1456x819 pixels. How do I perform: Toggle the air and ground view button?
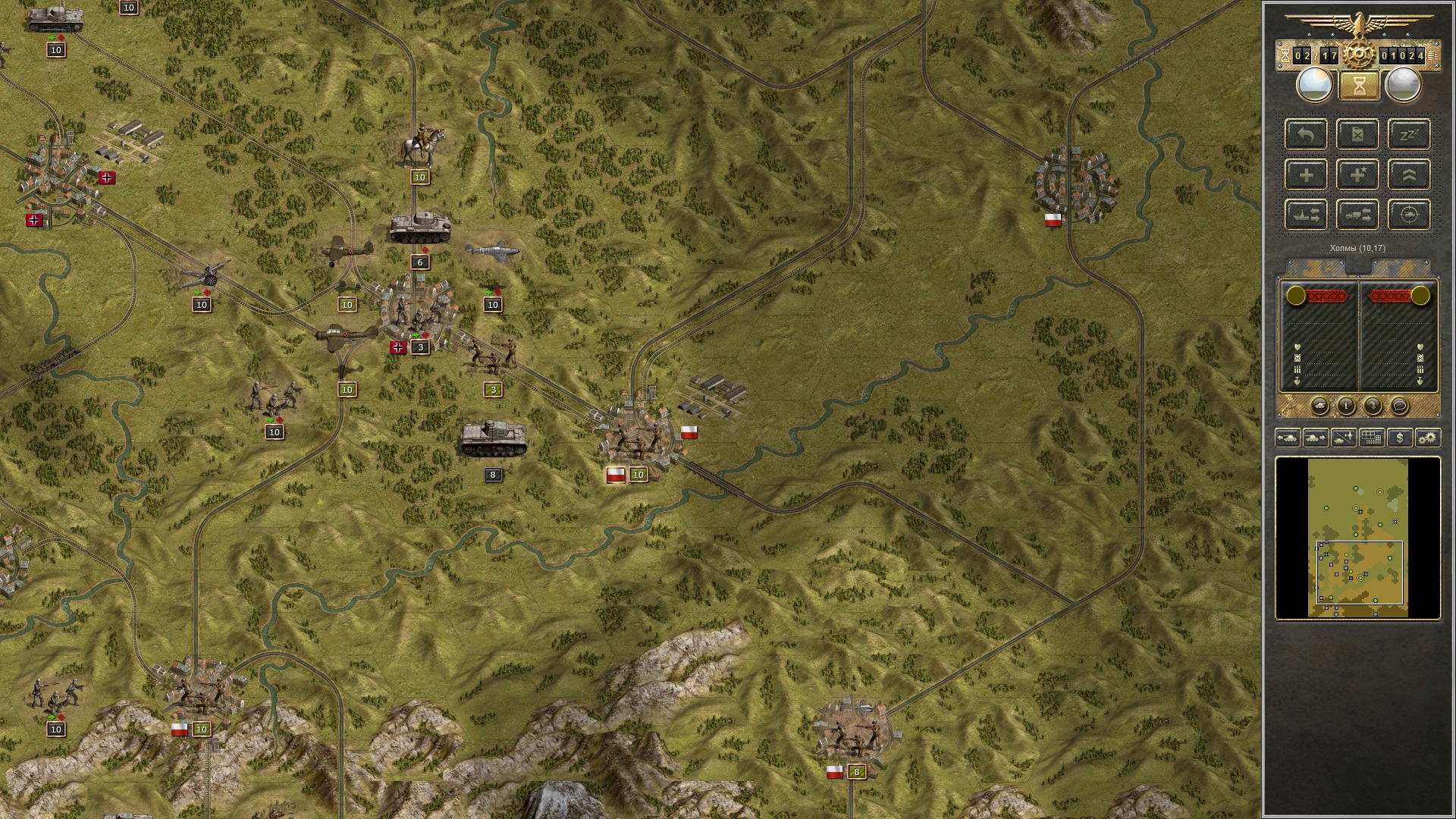pyautogui.click(x=1344, y=438)
